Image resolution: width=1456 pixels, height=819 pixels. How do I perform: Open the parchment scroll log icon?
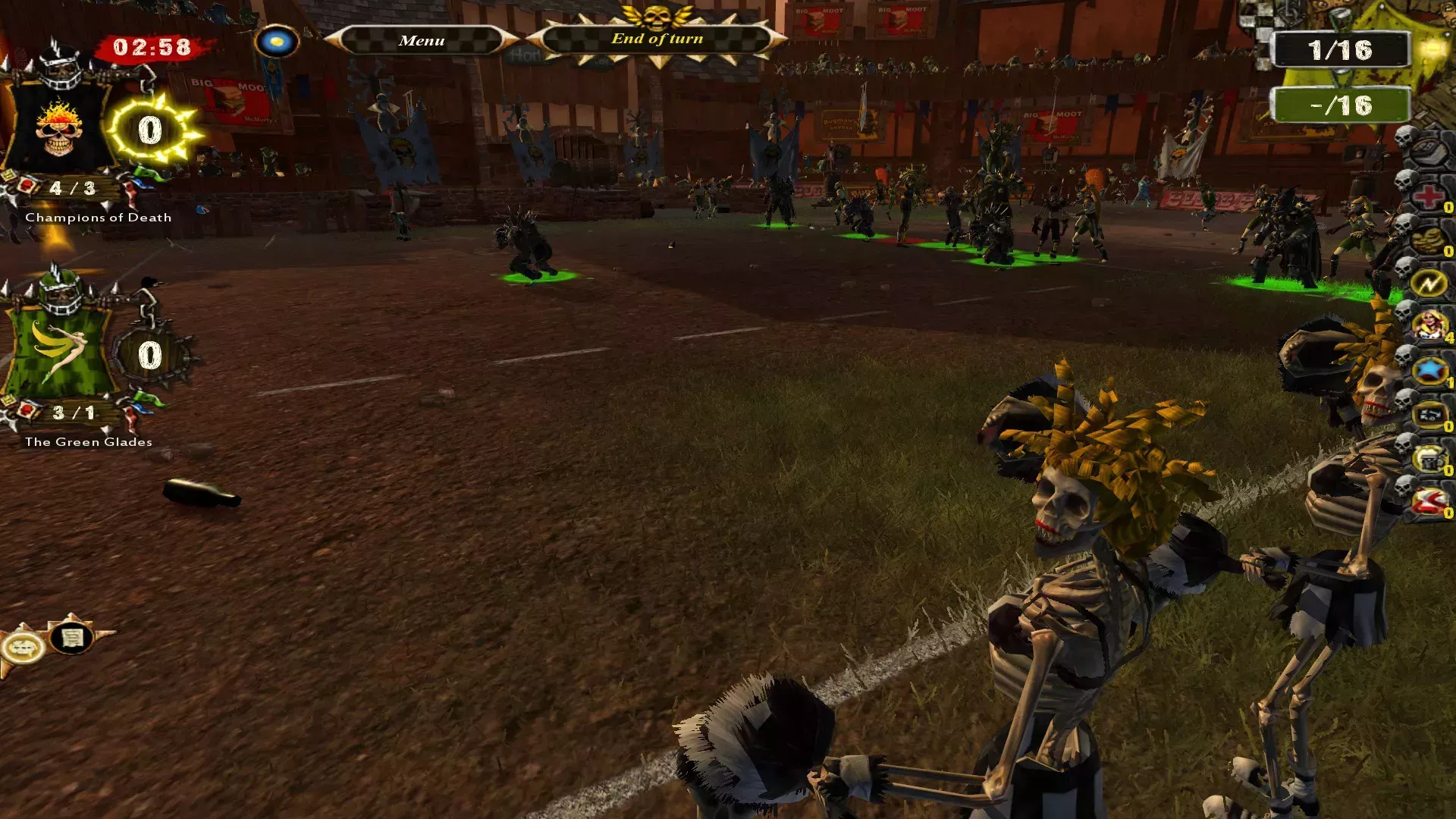(x=72, y=639)
